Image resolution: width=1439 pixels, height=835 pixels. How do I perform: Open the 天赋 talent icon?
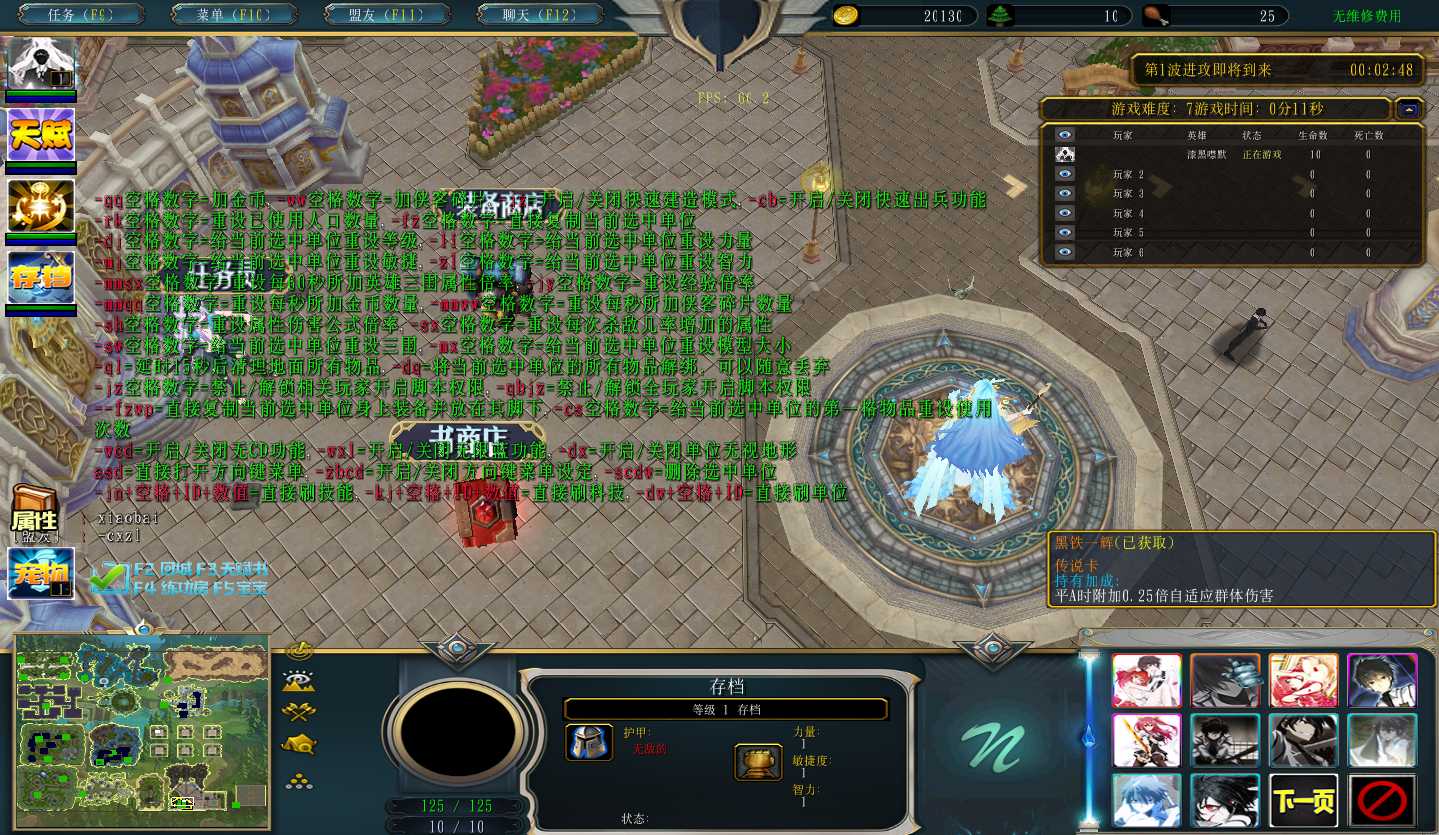pyautogui.click(x=41, y=134)
